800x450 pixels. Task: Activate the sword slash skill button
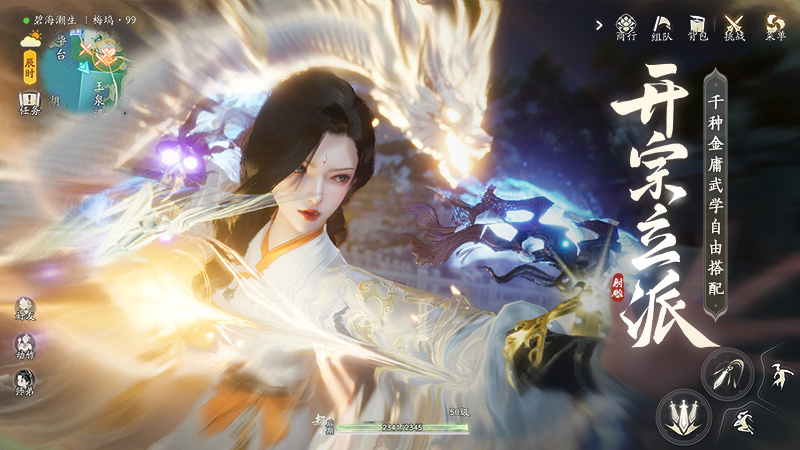725,374
